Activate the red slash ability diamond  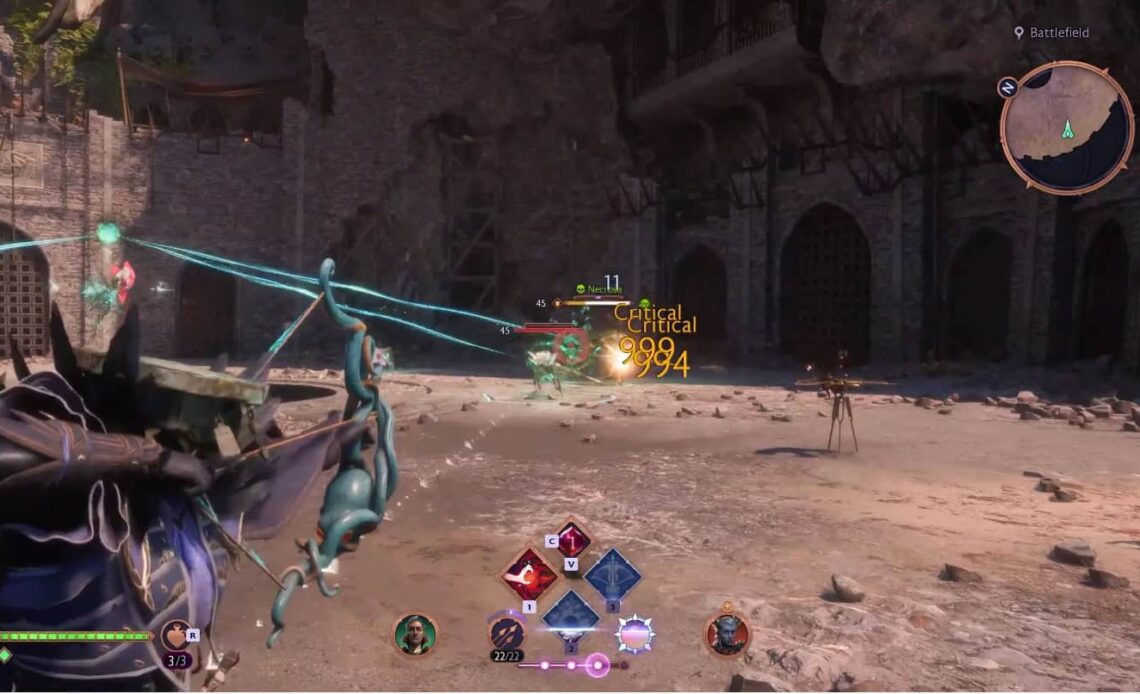(529, 574)
